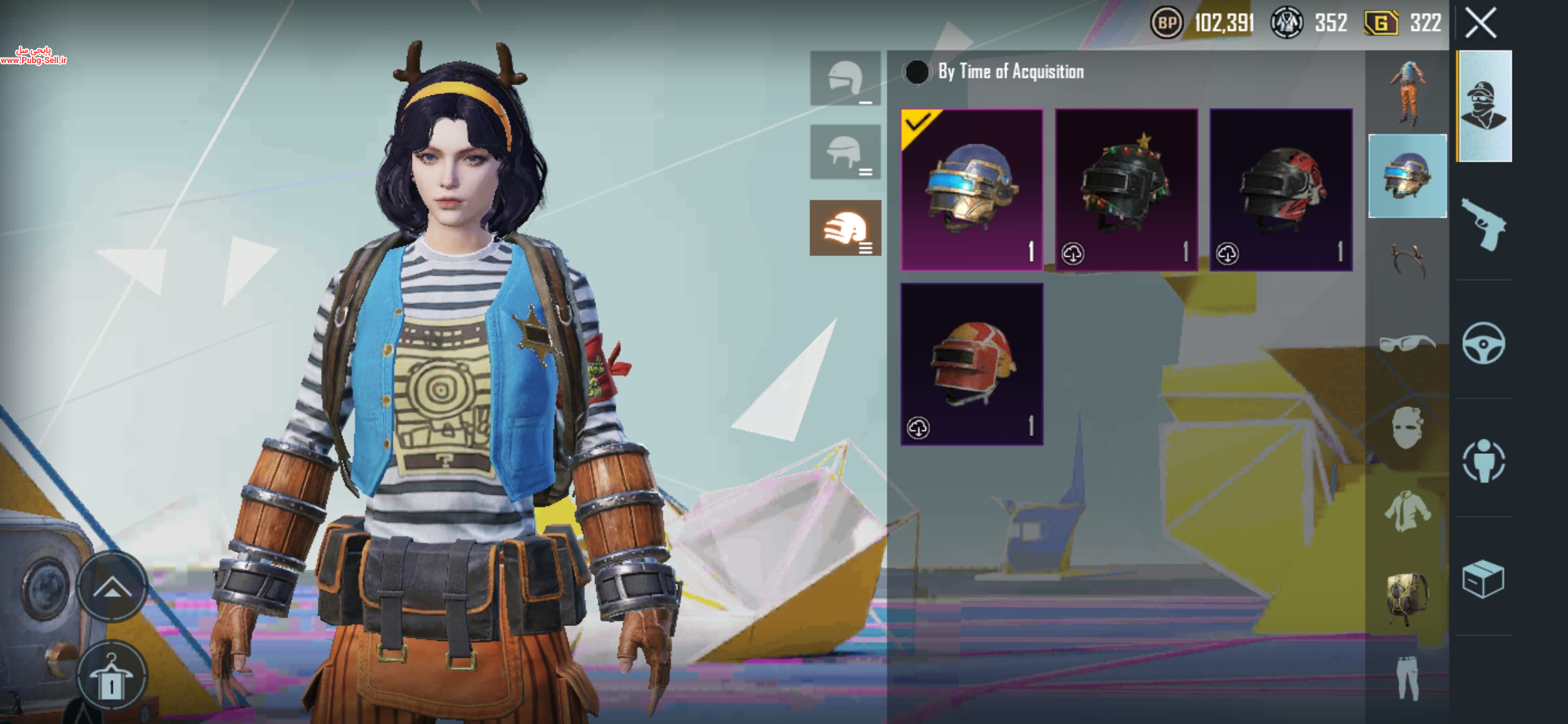1568x724 pixels.
Task: Open the antler headband headwear category
Action: [1407, 259]
